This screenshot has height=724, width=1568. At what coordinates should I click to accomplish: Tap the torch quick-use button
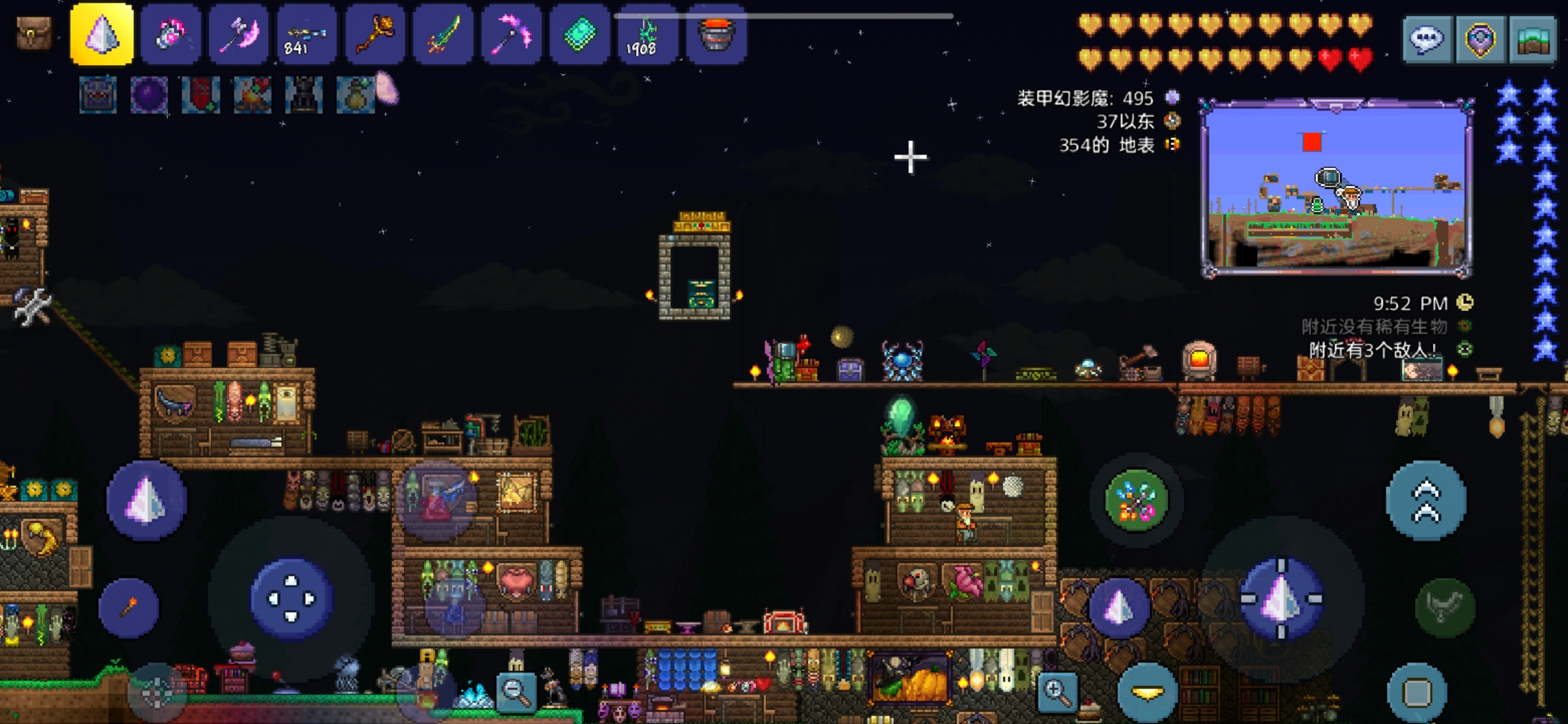click(x=129, y=607)
